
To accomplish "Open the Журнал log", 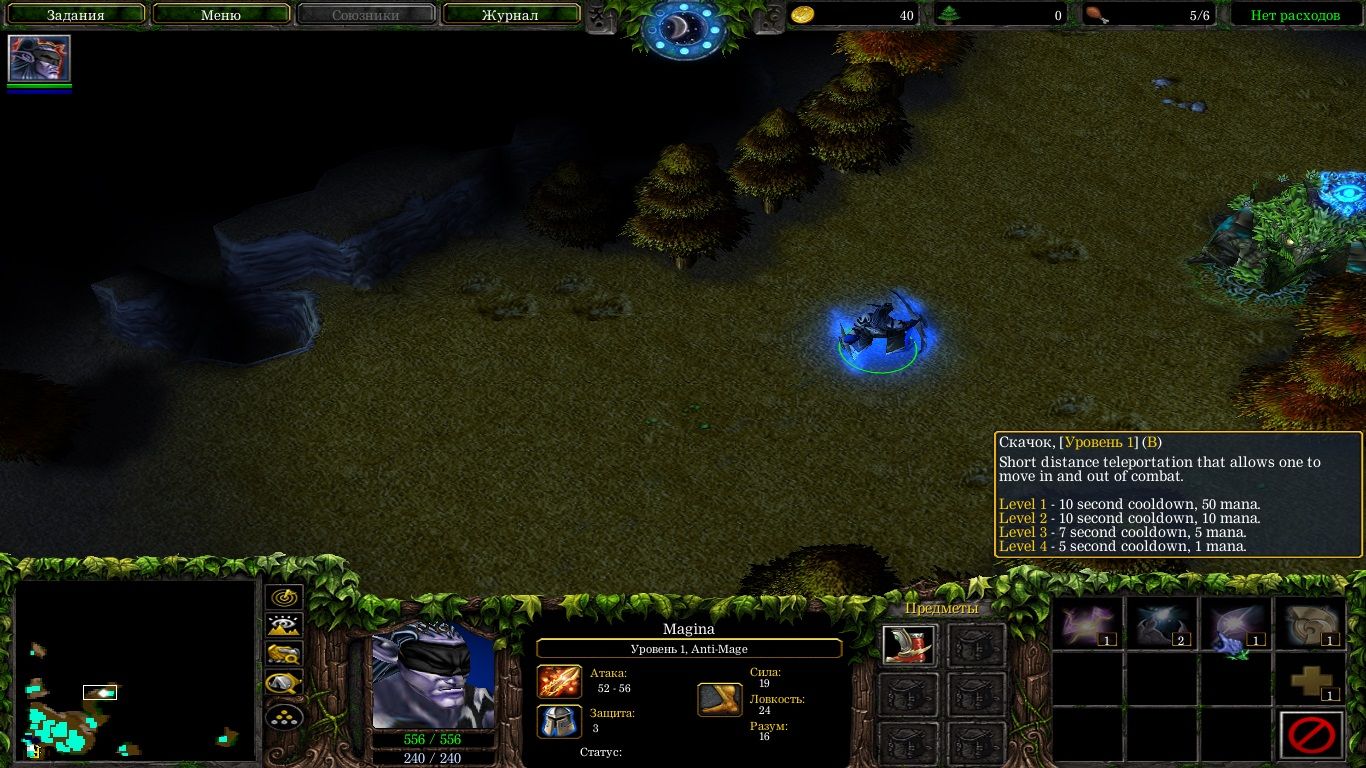I will point(510,15).
